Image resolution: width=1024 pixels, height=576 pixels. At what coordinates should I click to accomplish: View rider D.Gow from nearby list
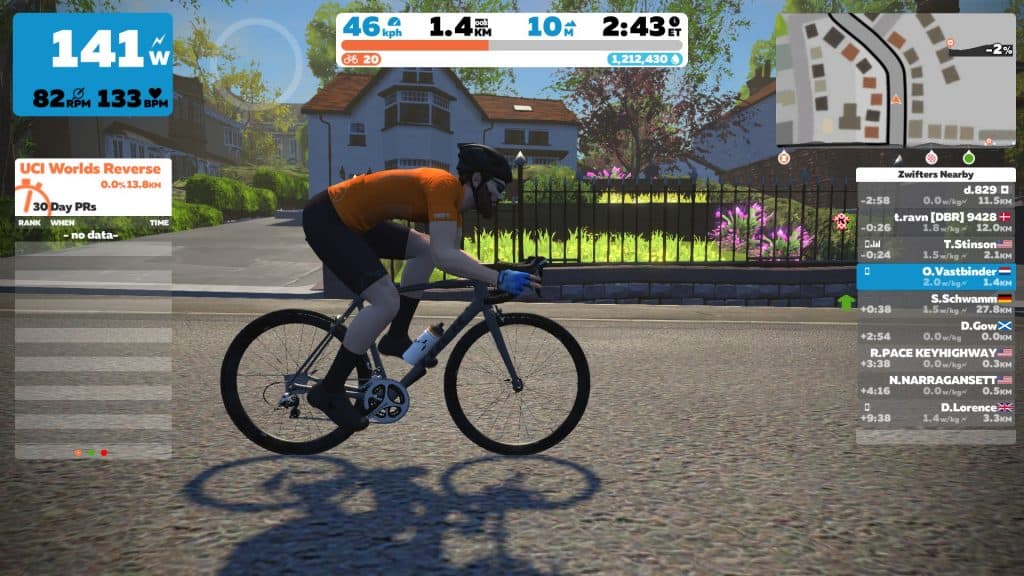pos(935,331)
